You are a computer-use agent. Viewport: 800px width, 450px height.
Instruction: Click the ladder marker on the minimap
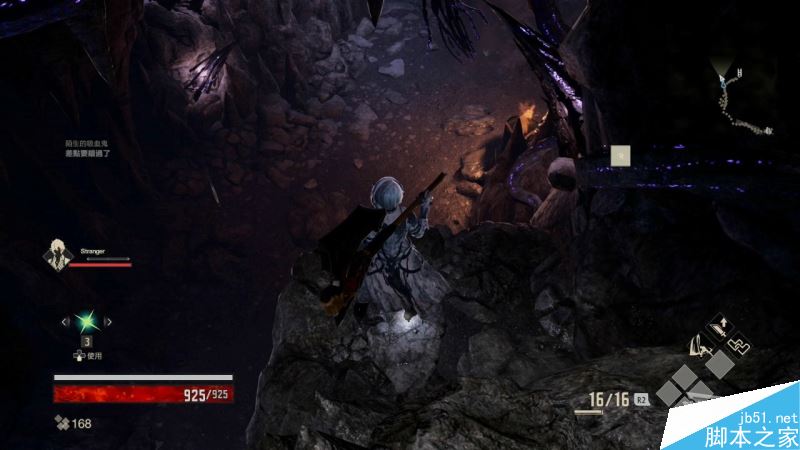(740, 73)
